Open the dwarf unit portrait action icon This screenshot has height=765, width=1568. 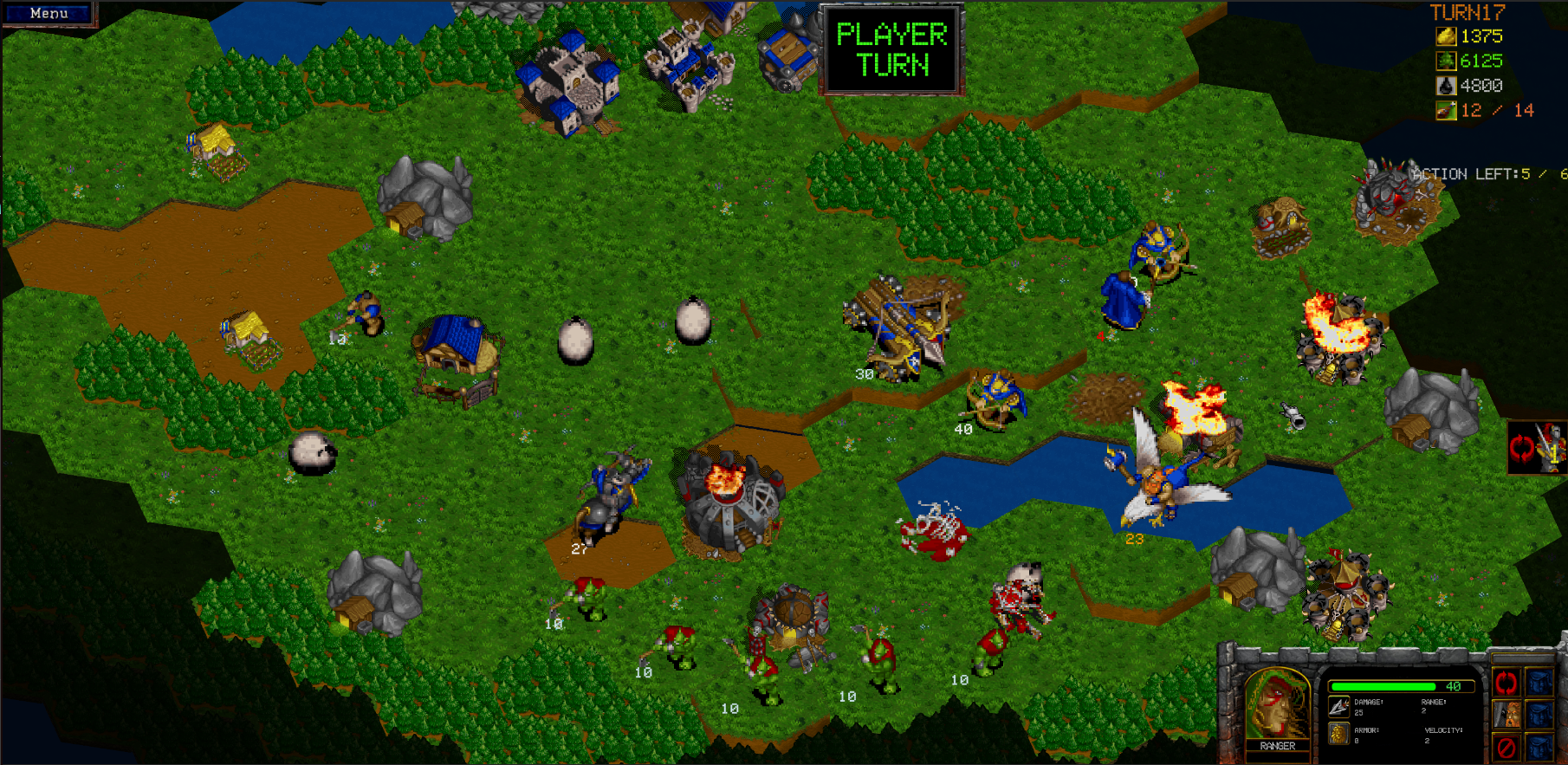(1506, 716)
